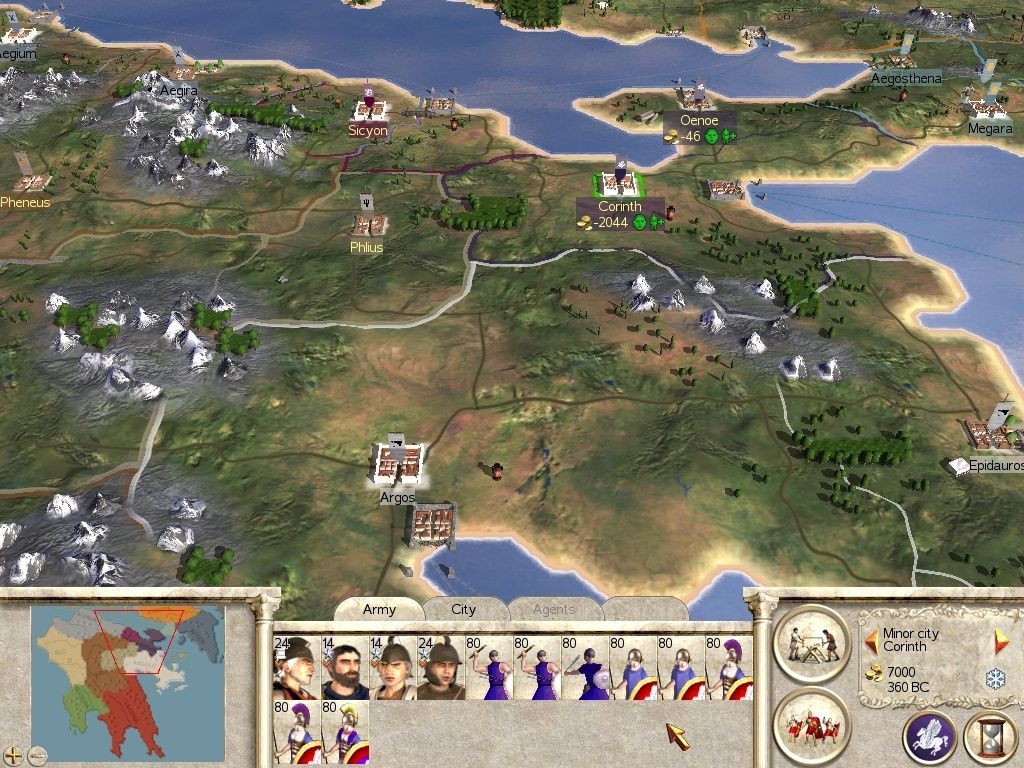Select the Corinth settlement label

(620, 207)
